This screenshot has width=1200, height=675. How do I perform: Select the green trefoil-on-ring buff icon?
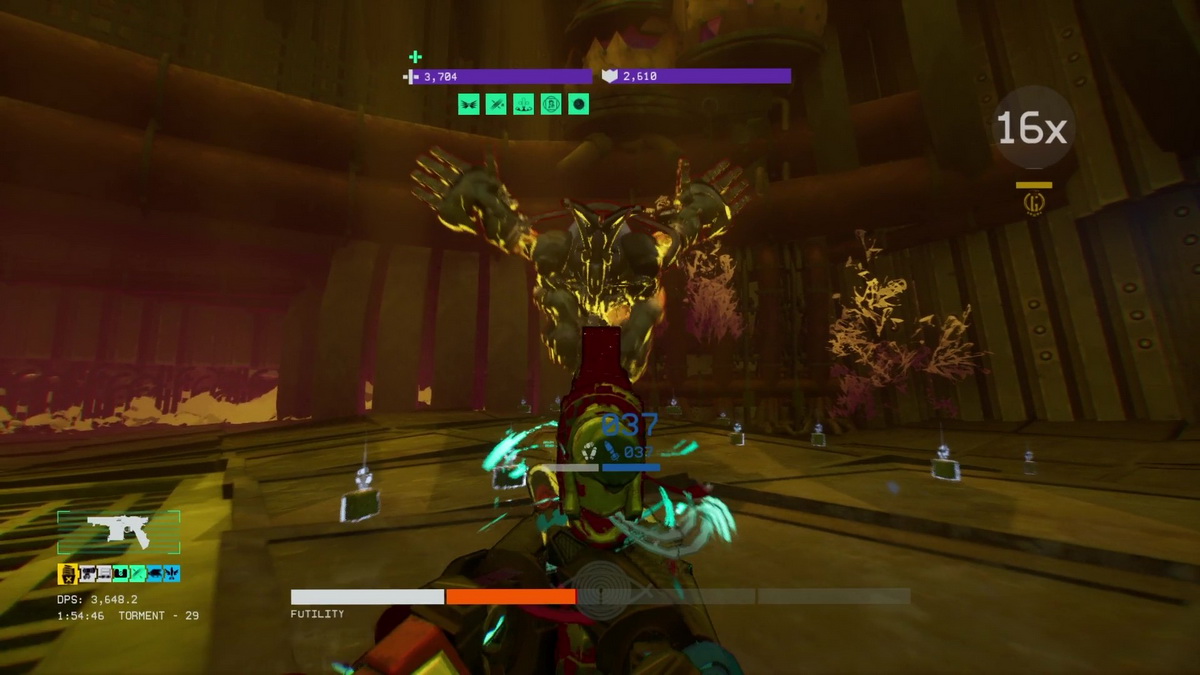(523, 104)
